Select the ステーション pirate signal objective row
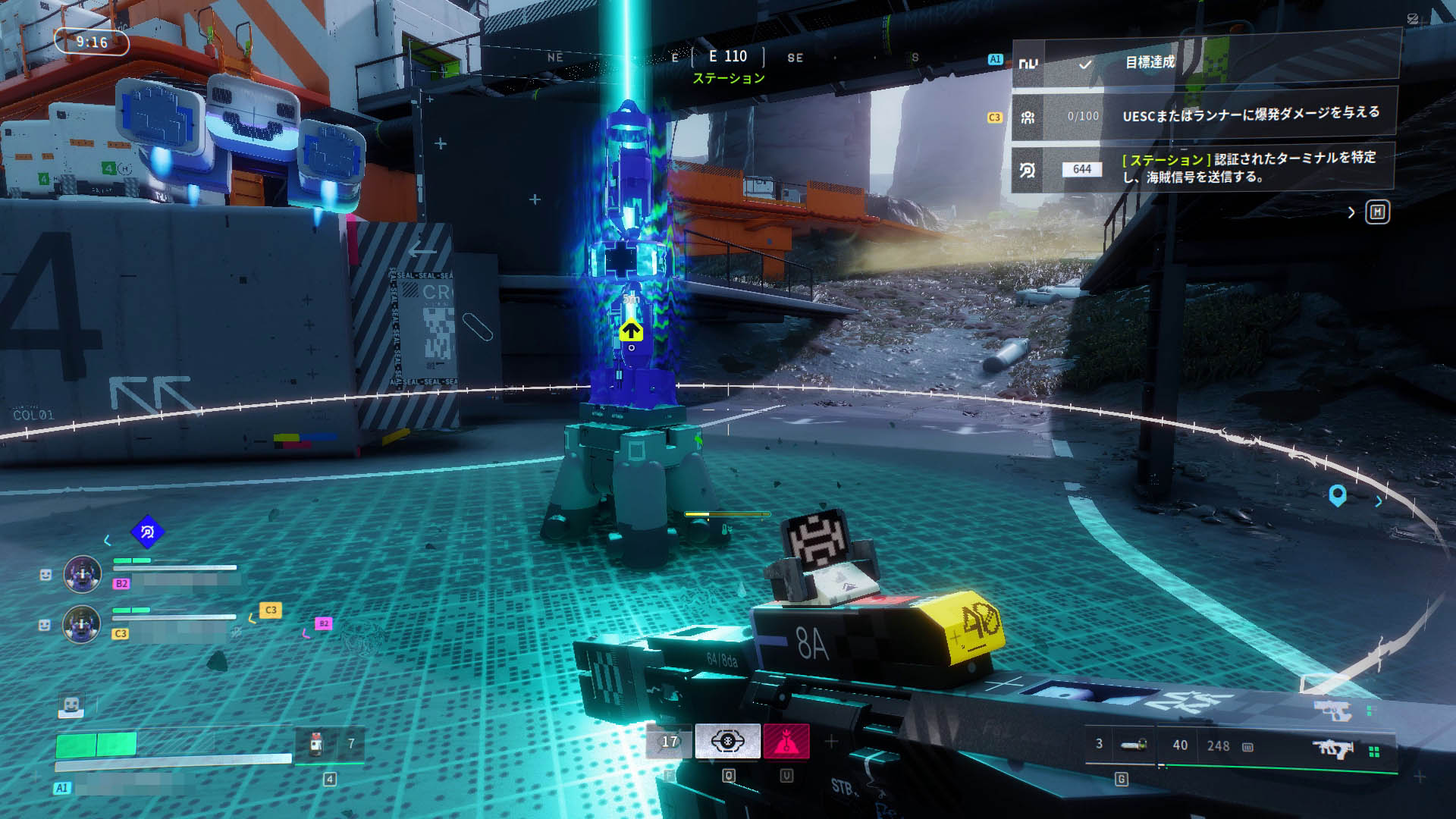The width and height of the screenshot is (1456, 819). pyautogui.click(x=1204, y=168)
